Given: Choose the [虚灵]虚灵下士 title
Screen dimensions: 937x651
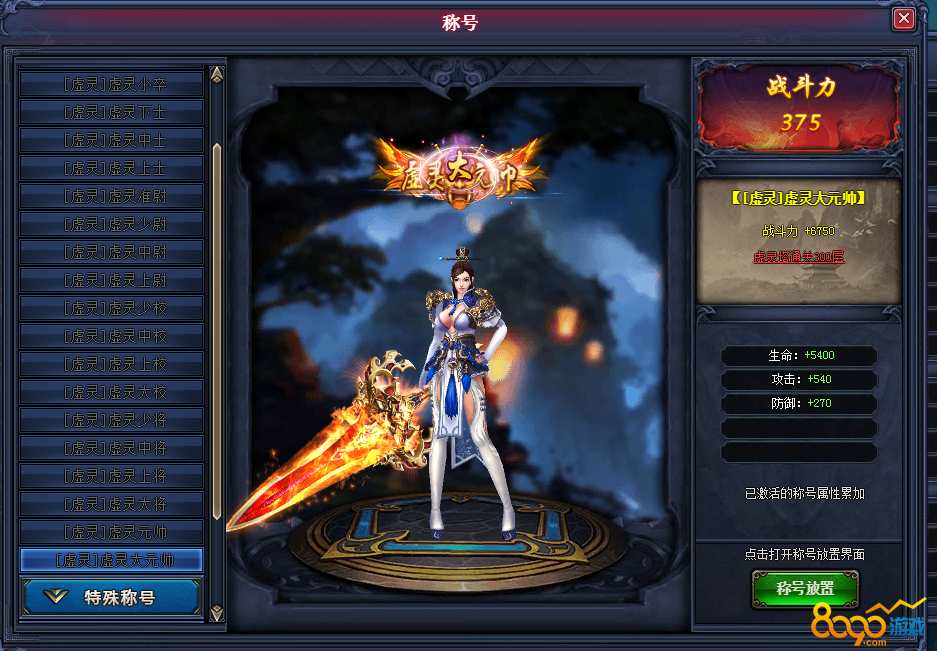Looking at the screenshot, I should coord(111,112).
